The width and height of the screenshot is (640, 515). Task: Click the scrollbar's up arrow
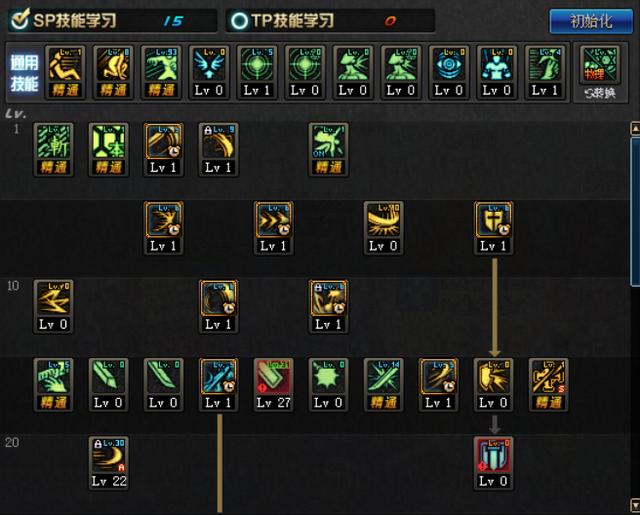[x=634, y=128]
